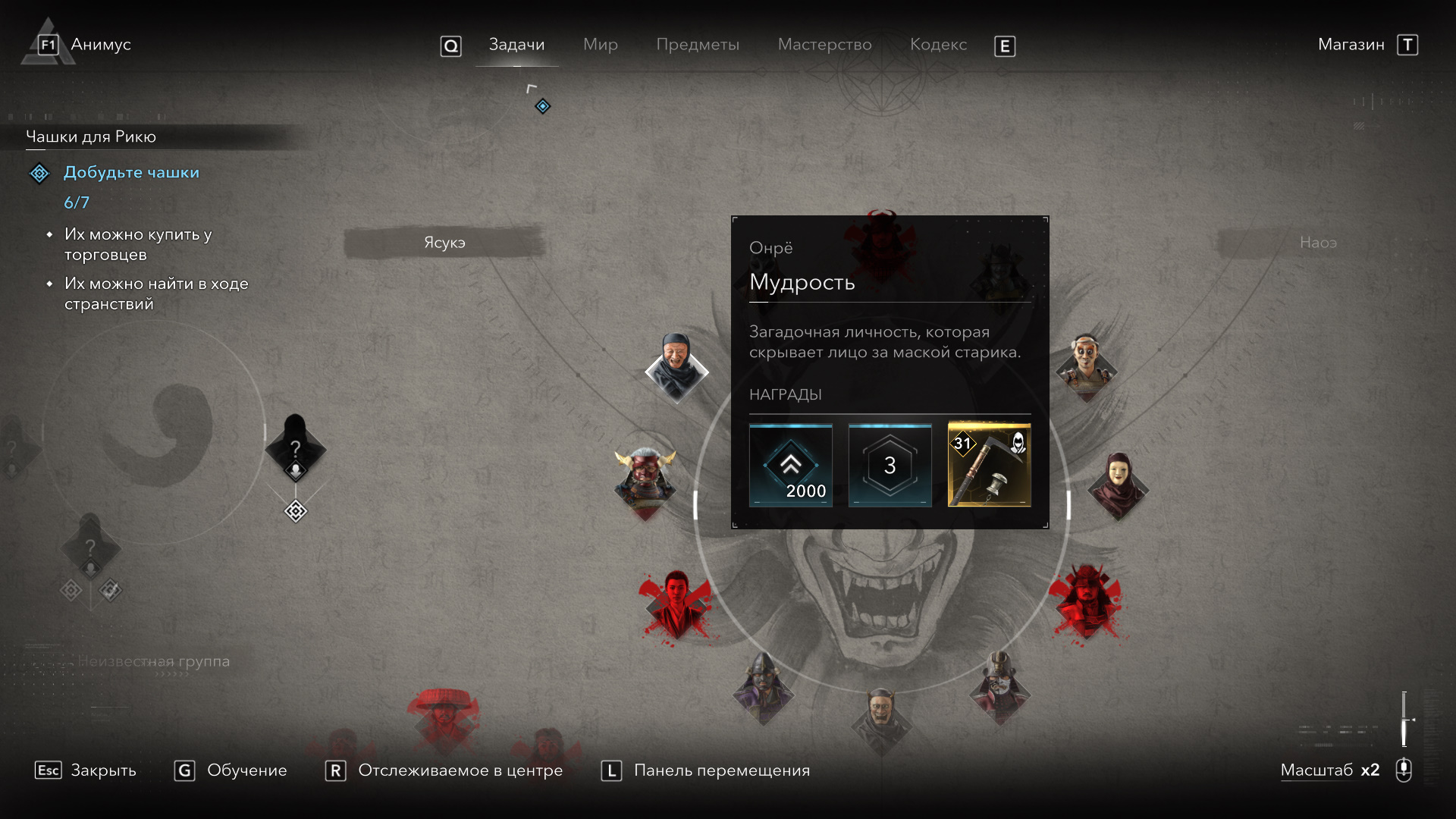Select the Мастерство tab
Image resolution: width=1456 pixels, height=819 pixels.
824,45
